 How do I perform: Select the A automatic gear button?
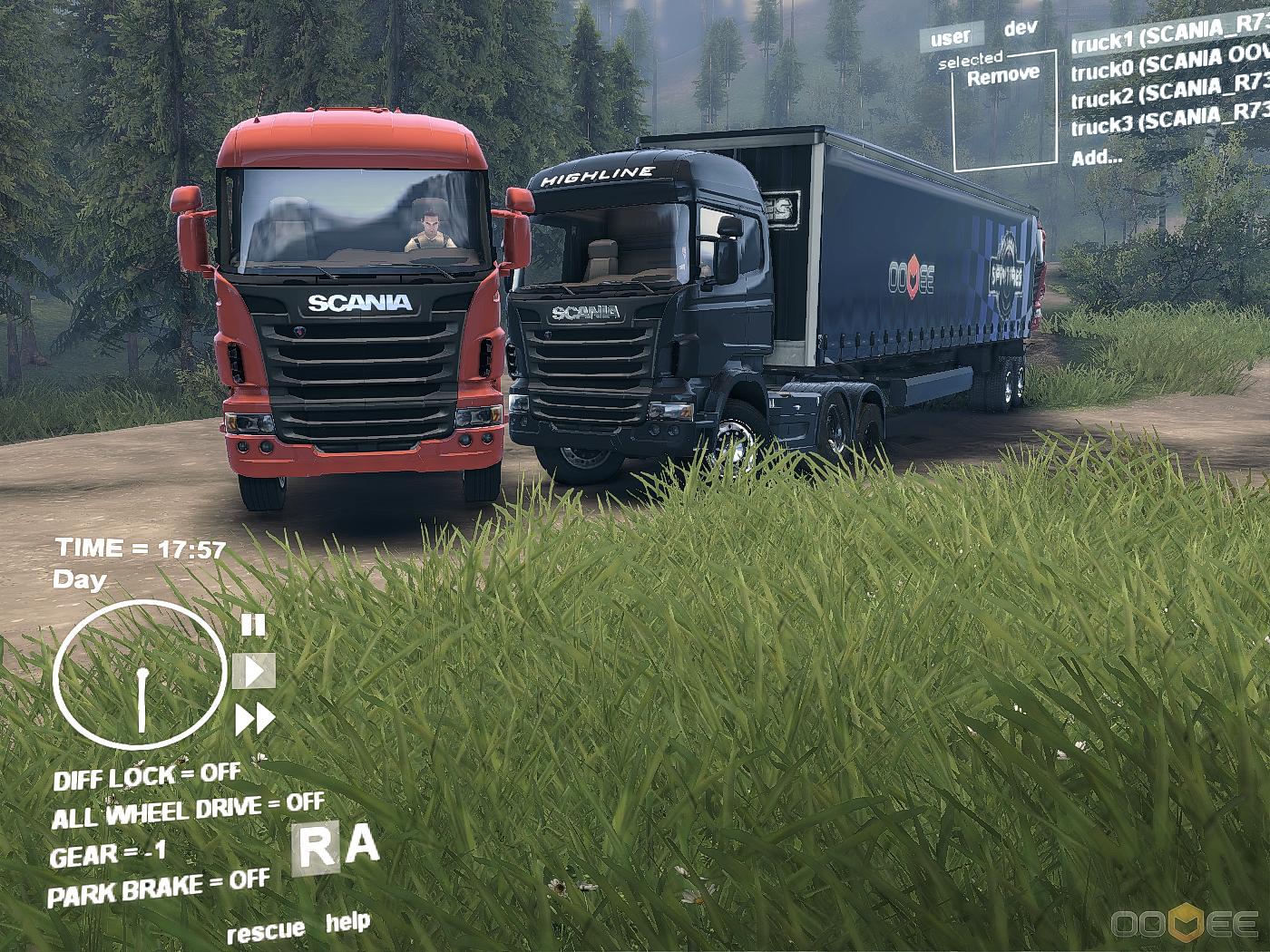[x=361, y=845]
